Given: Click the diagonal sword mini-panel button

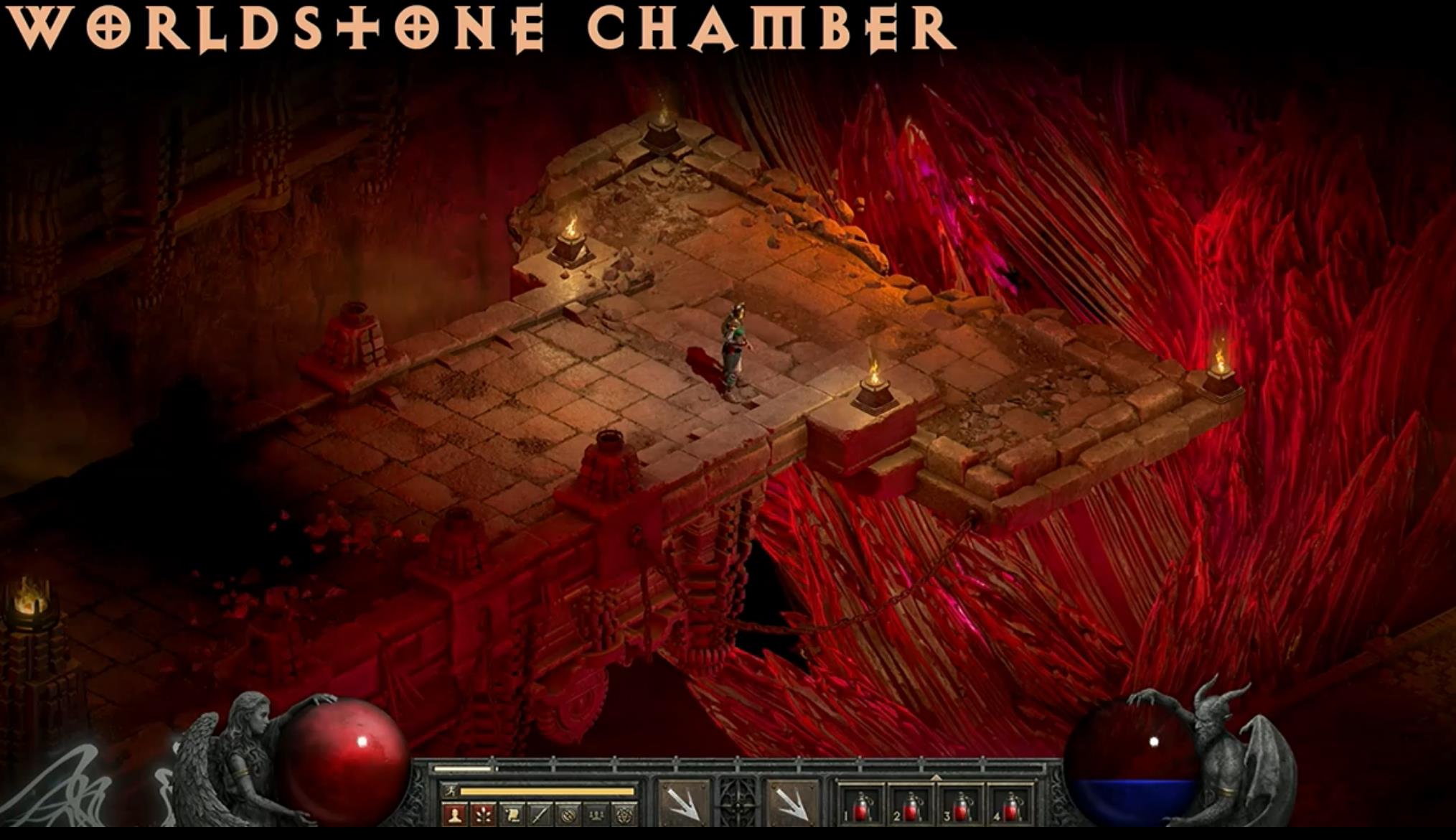Looking at the screenshot, I should [539, 814].
